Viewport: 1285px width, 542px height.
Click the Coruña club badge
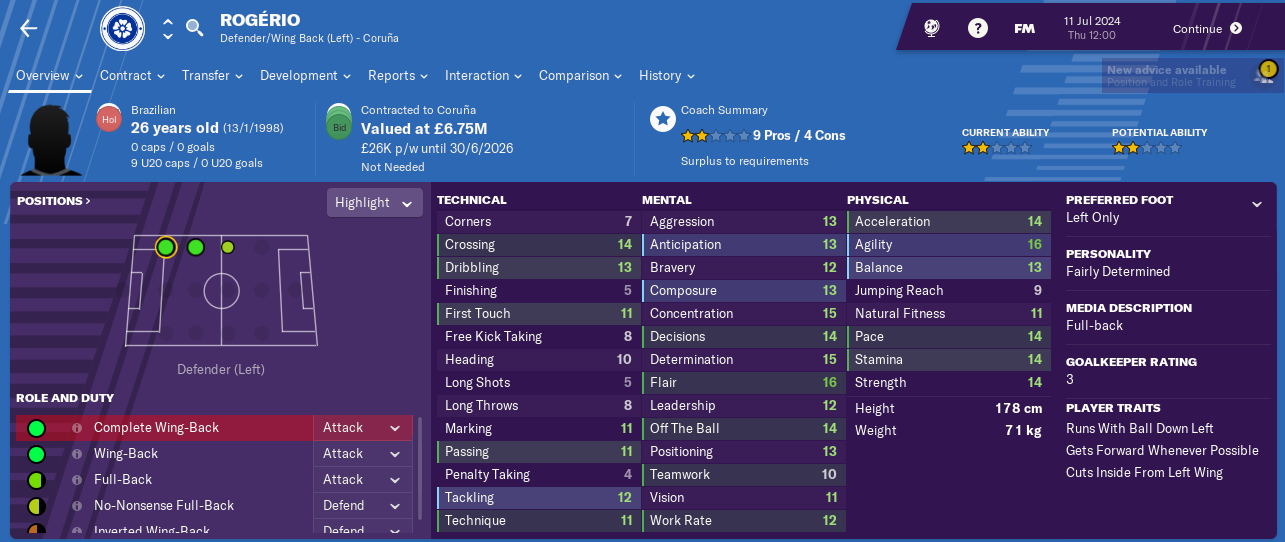tap(123, 28)
